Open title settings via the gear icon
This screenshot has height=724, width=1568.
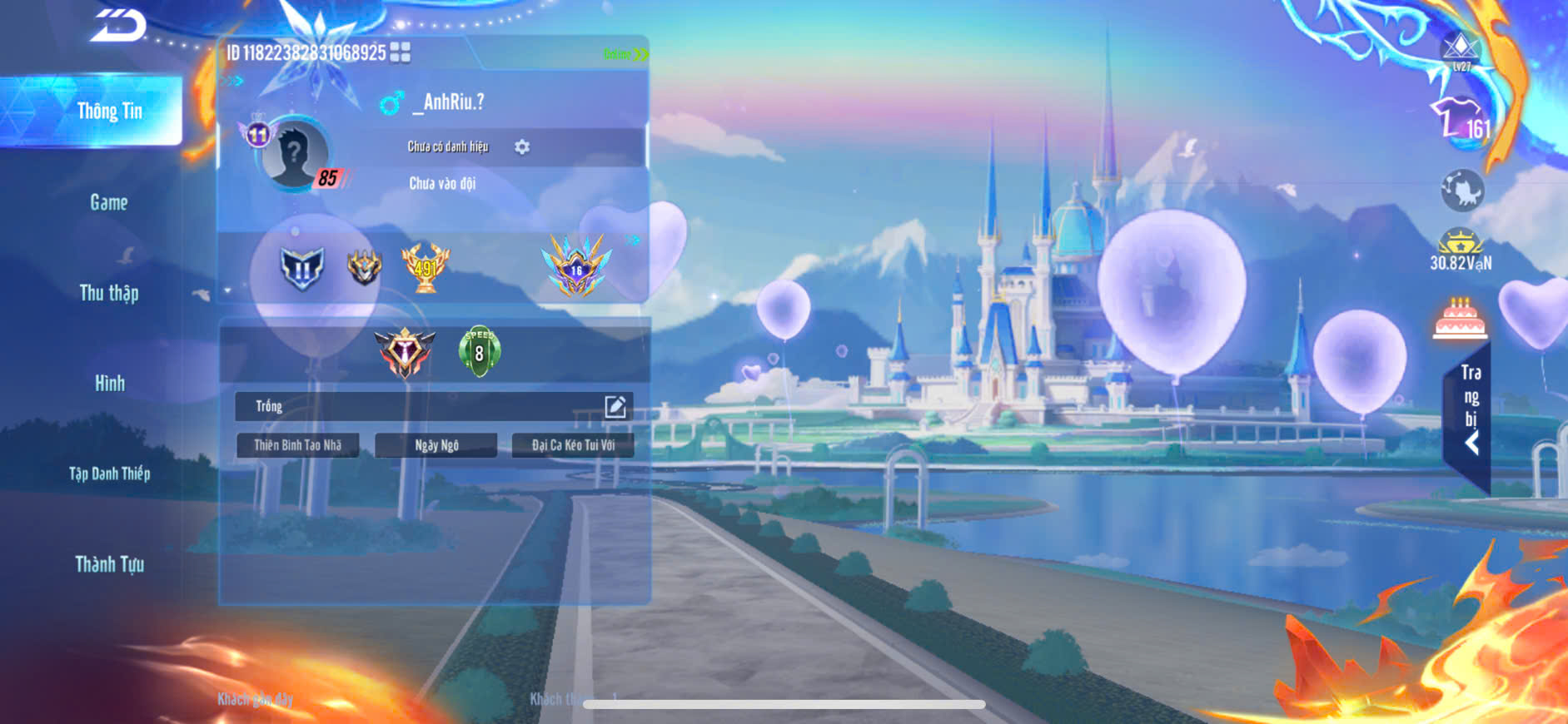click(x=522, y=147)
